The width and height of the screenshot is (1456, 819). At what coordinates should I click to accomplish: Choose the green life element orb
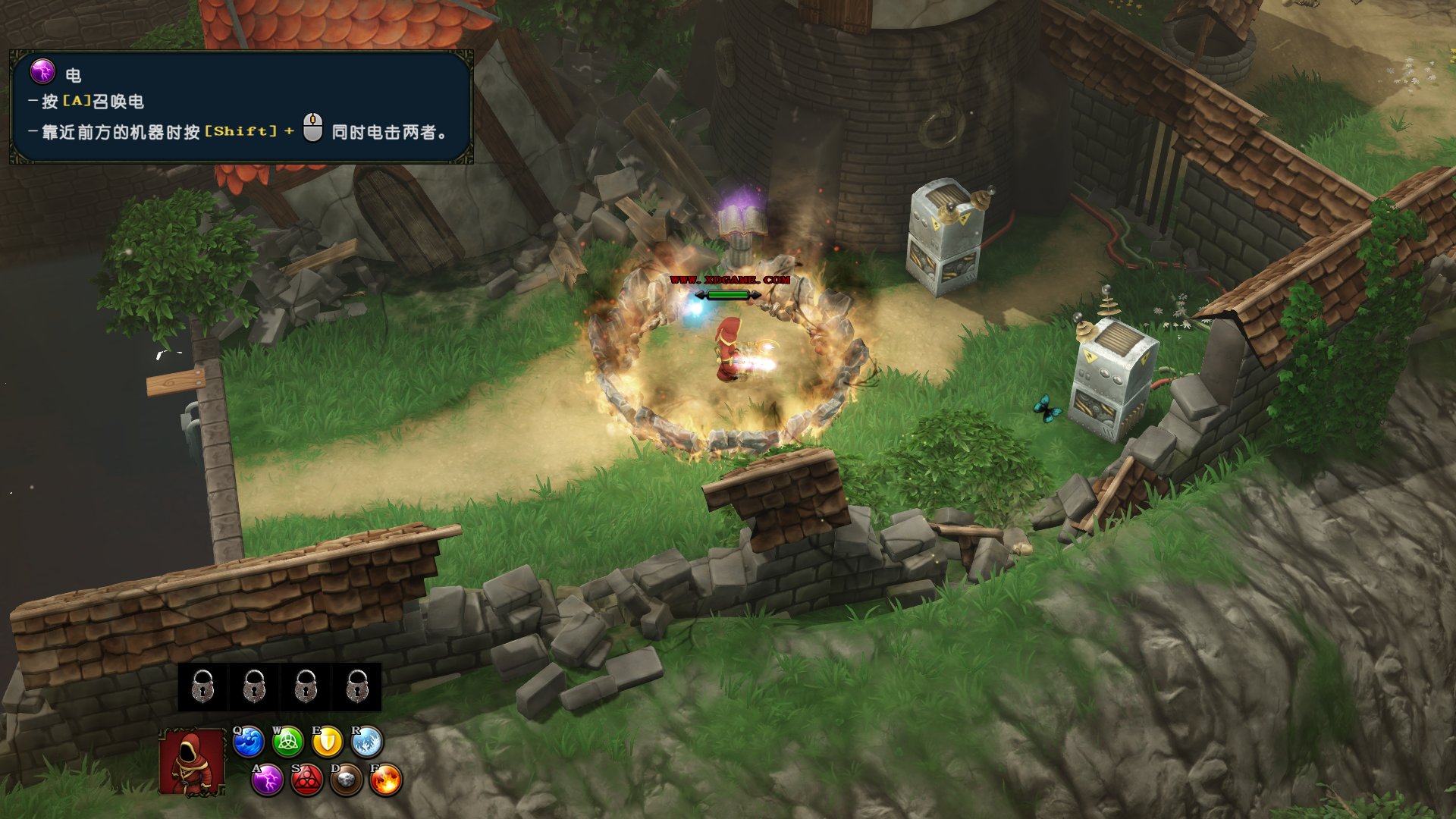point(288,742)
